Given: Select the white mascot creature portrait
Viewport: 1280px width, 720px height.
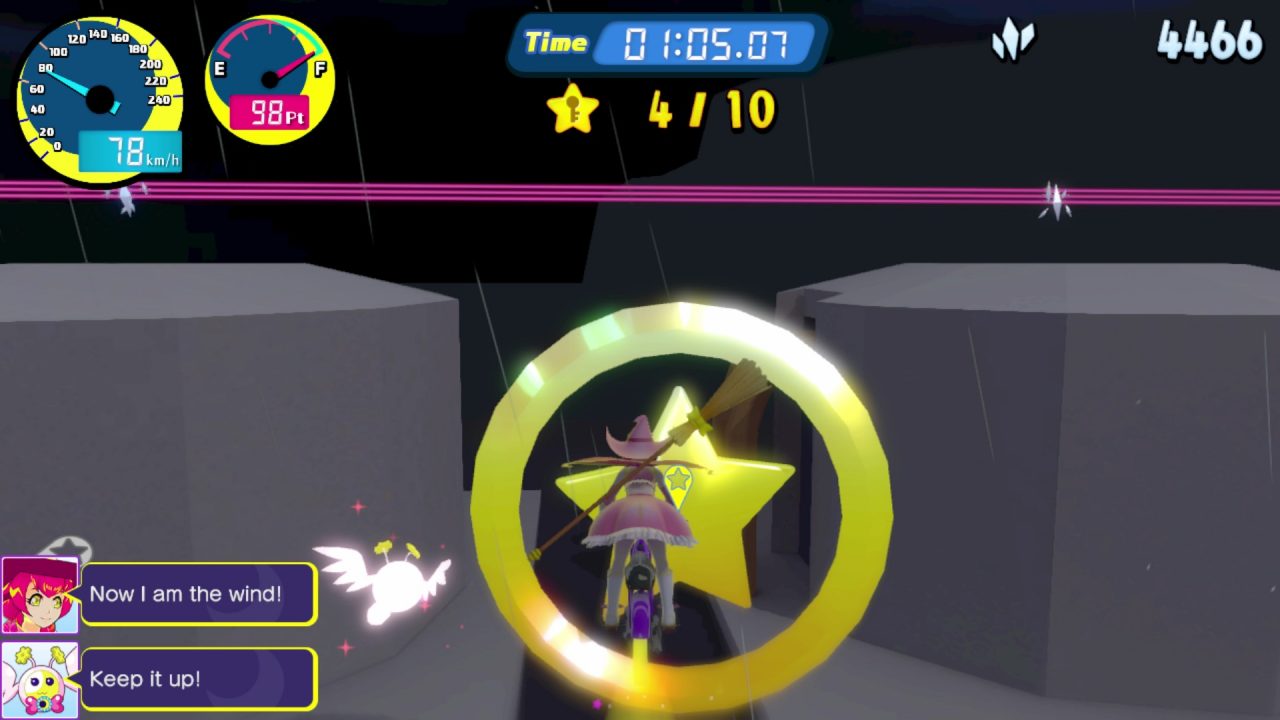Looking at the screenshot, I should click(40, 679).
